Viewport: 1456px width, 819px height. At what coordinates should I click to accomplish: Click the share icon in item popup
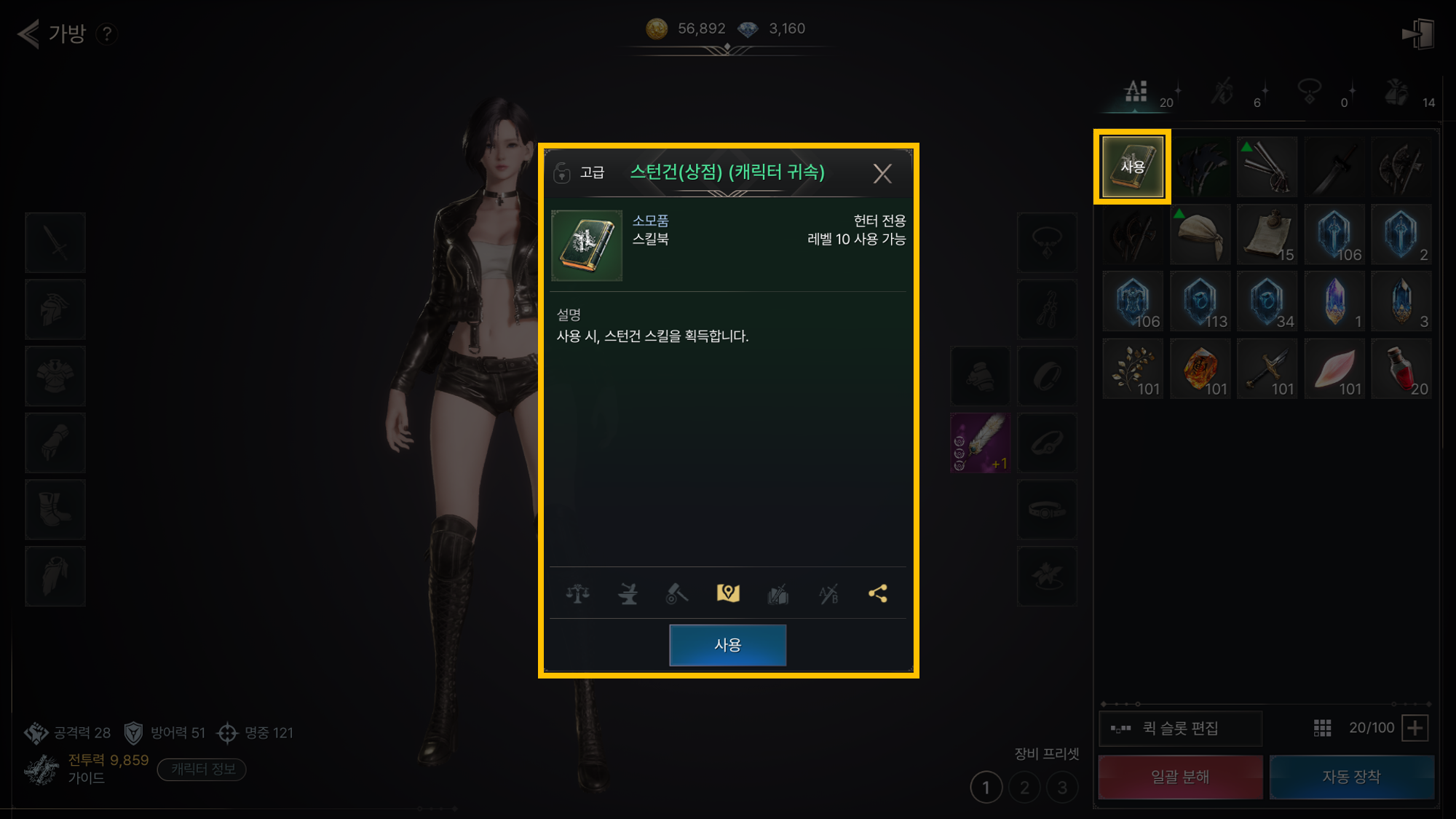(x=878, y=594)
